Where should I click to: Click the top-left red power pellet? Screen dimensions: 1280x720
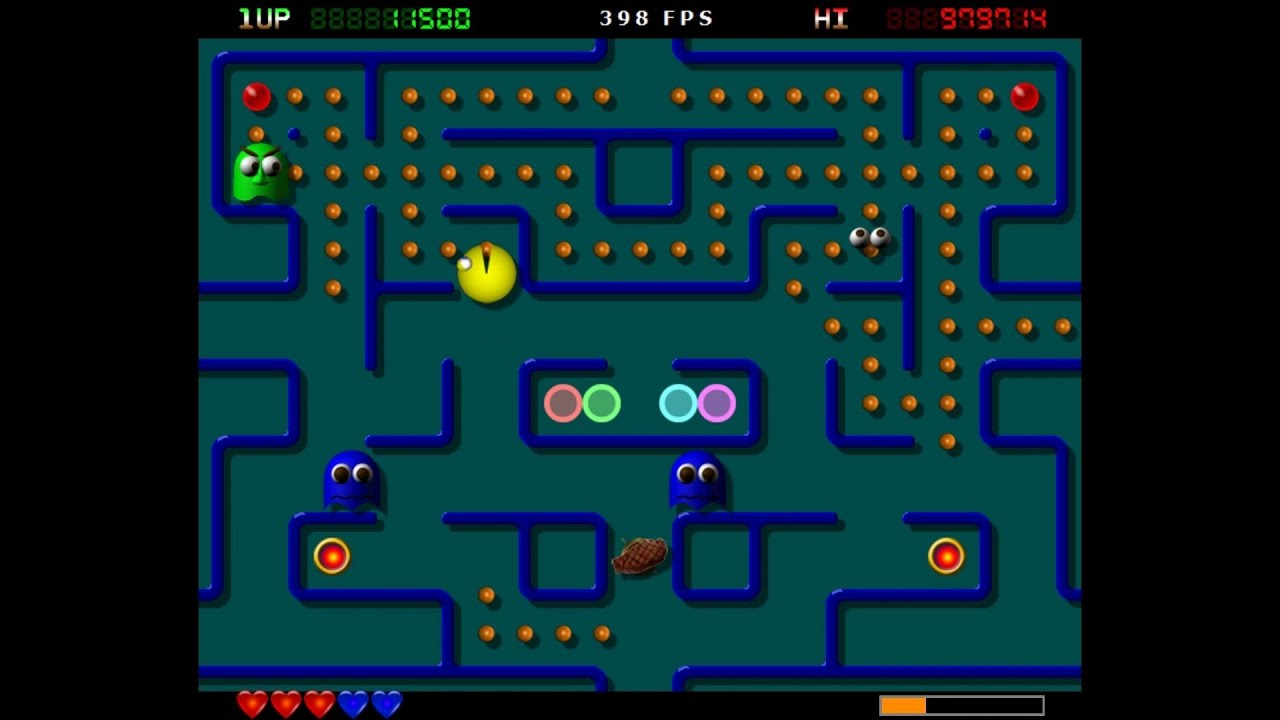(x=257, y=97)
